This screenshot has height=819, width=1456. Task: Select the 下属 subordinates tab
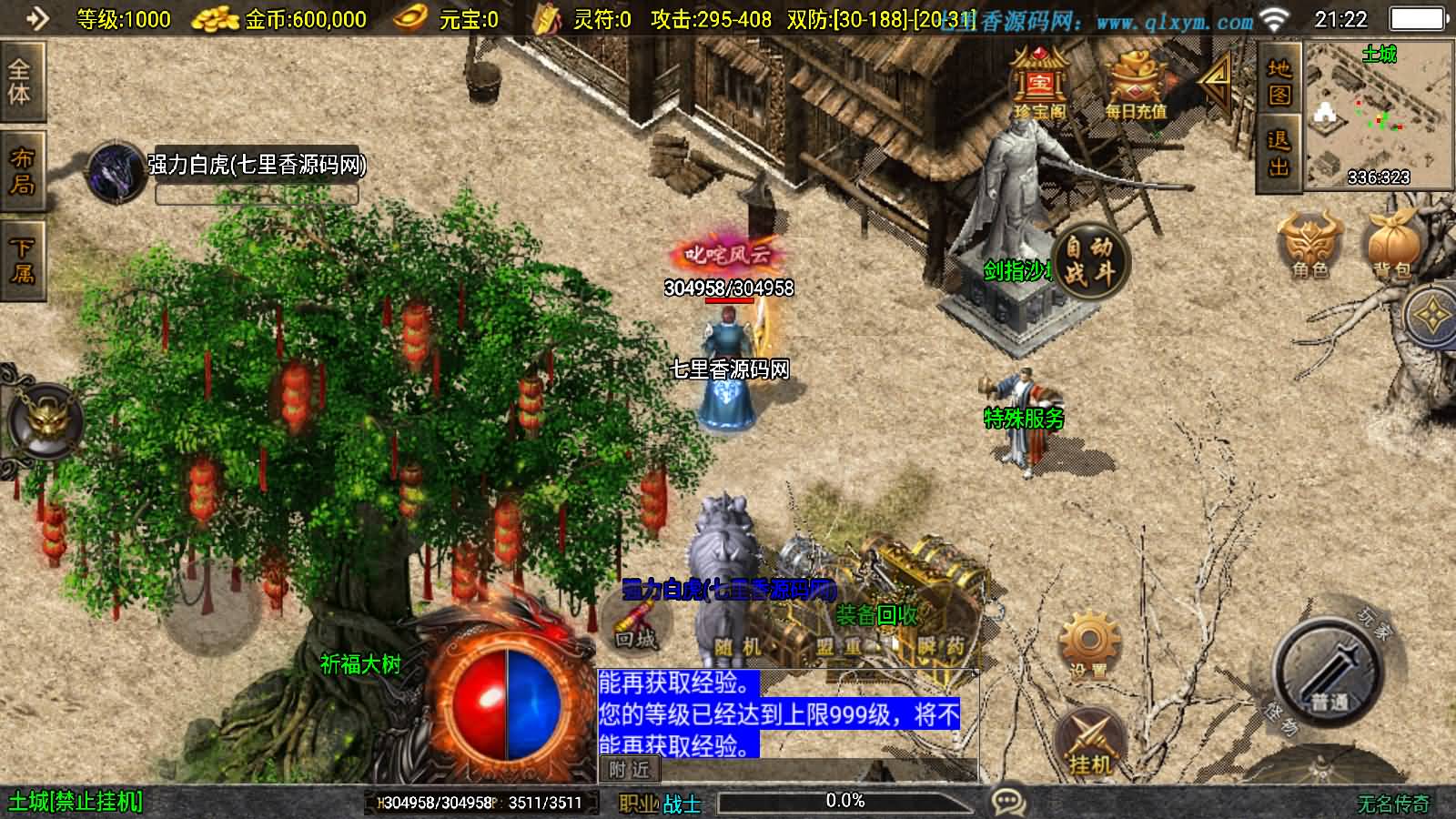pyautogui.click(x=20, y=260)
